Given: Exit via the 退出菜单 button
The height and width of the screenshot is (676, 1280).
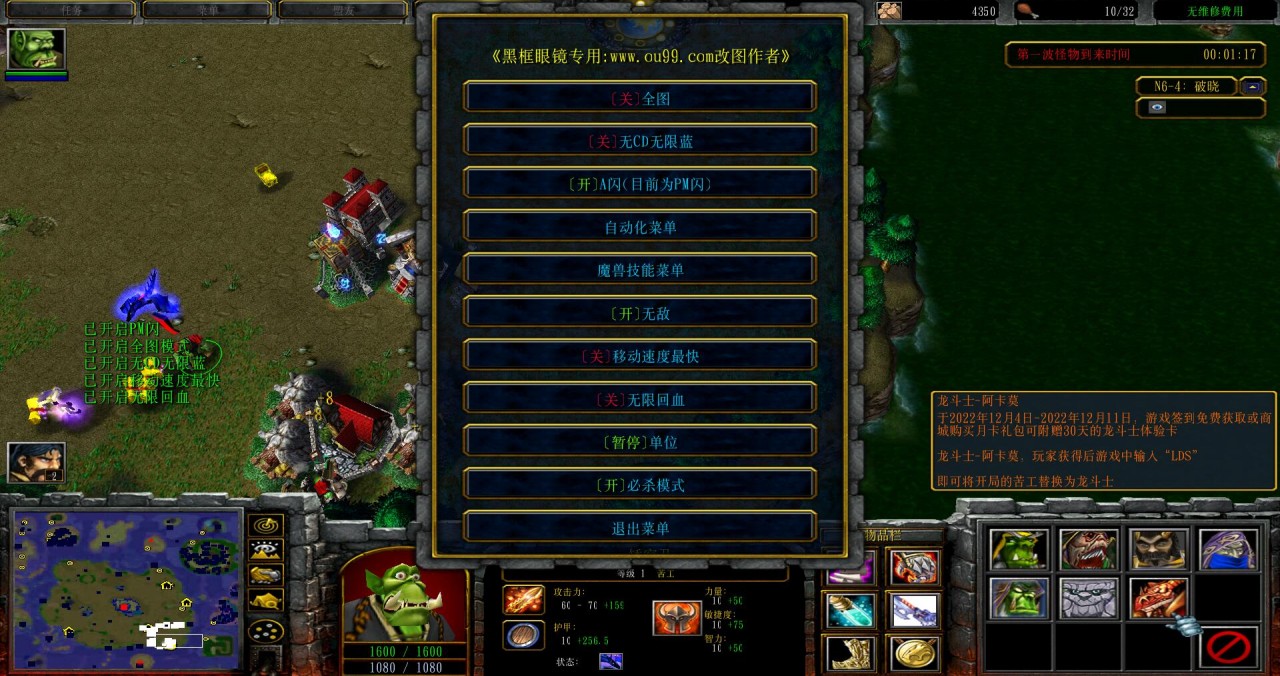Looking at the screenshot, I should pyautogui.click(x=640, y=528).
